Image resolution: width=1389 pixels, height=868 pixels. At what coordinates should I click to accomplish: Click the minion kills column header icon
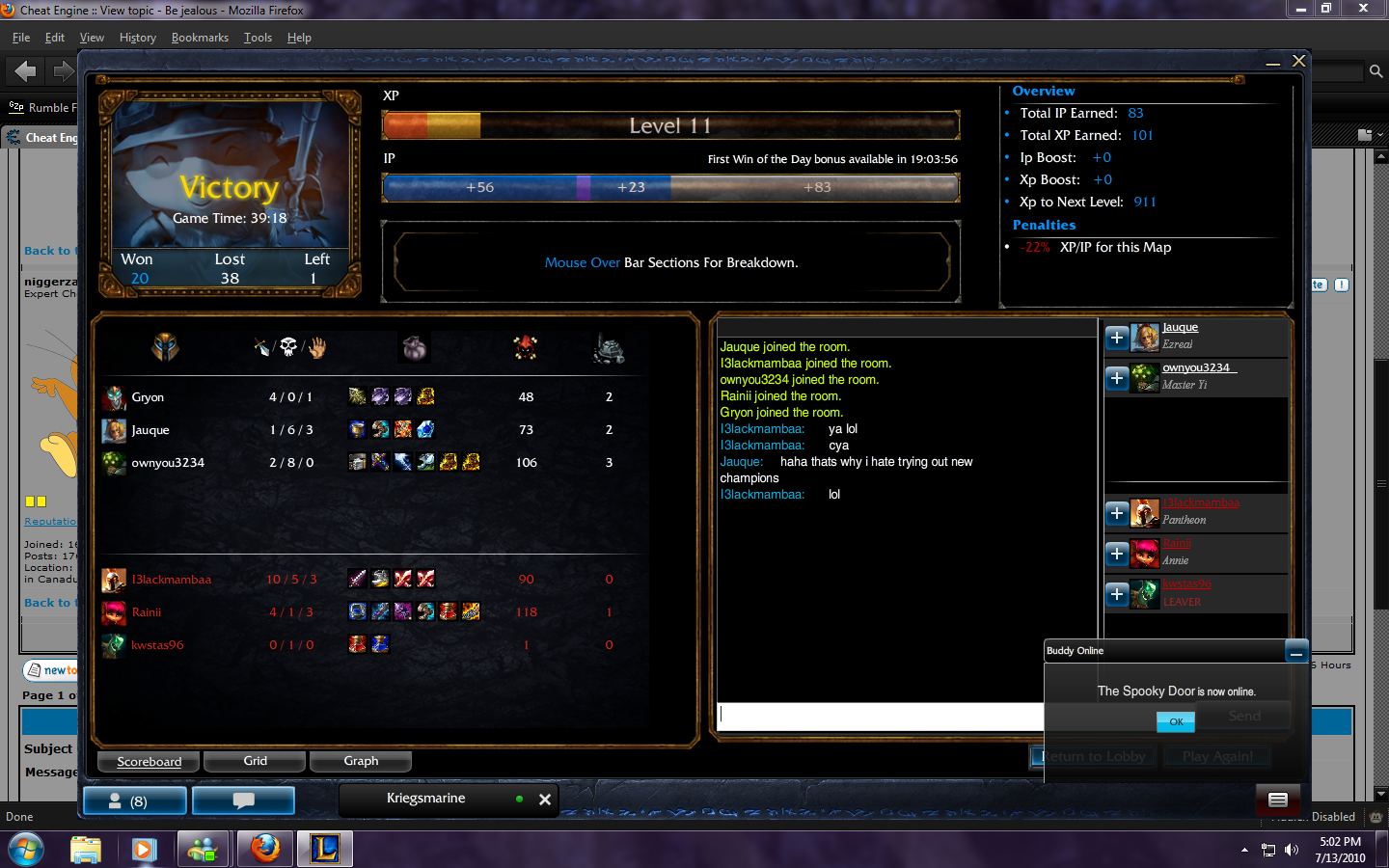coord(526,347)
